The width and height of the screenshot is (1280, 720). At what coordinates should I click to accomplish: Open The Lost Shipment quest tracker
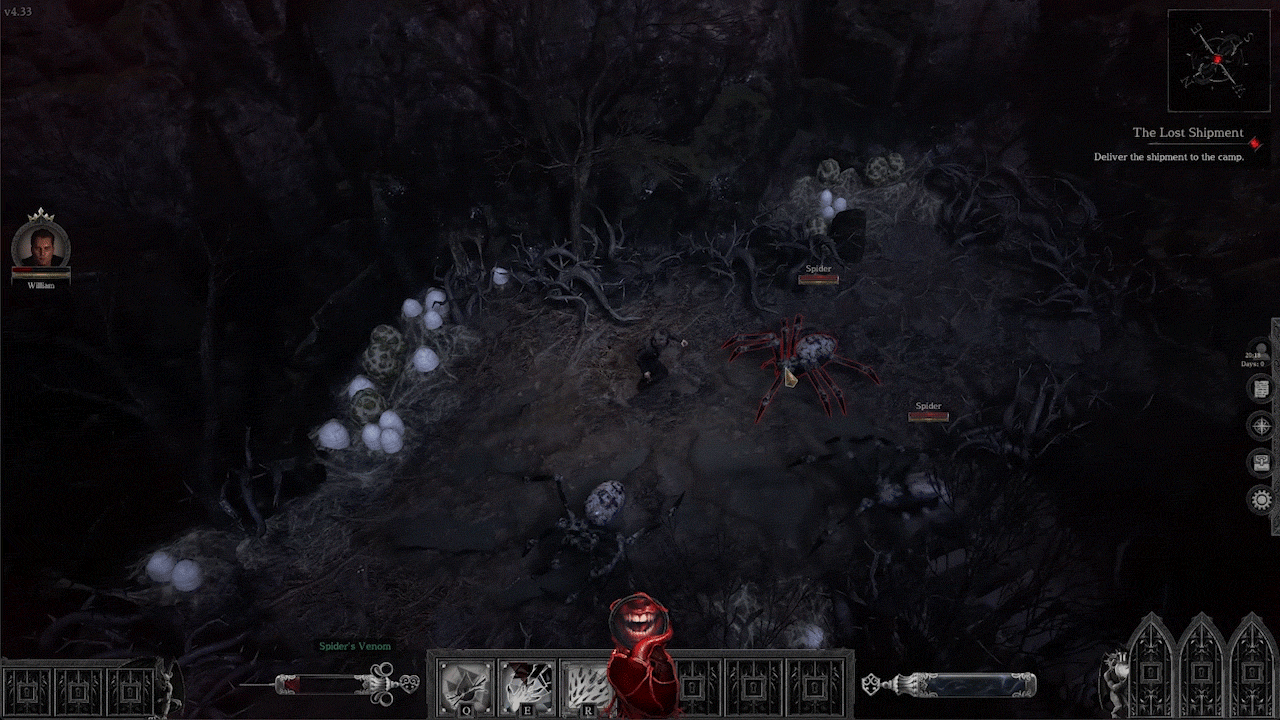[1187, 133]
